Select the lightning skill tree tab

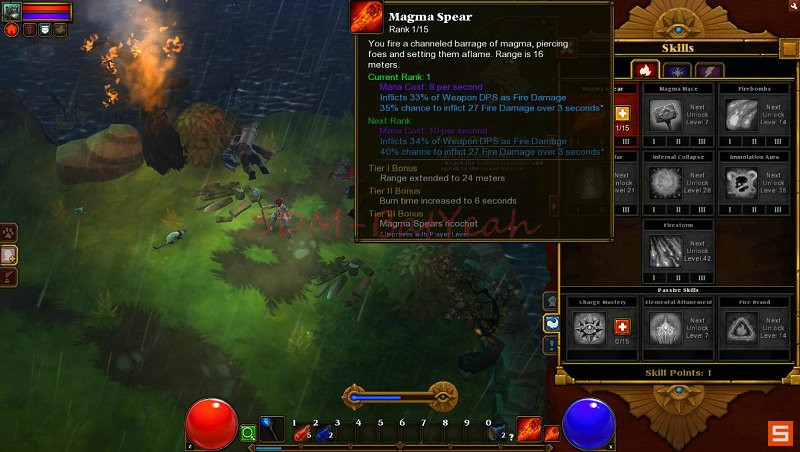(710, 70)
